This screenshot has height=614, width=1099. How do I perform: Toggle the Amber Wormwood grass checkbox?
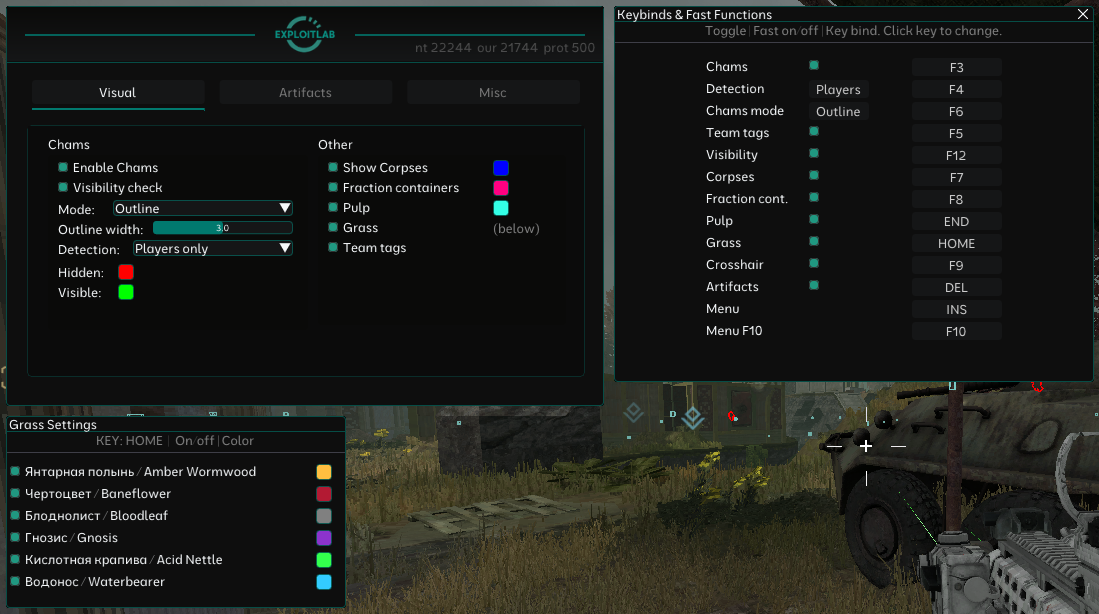(x=15, y=471)
